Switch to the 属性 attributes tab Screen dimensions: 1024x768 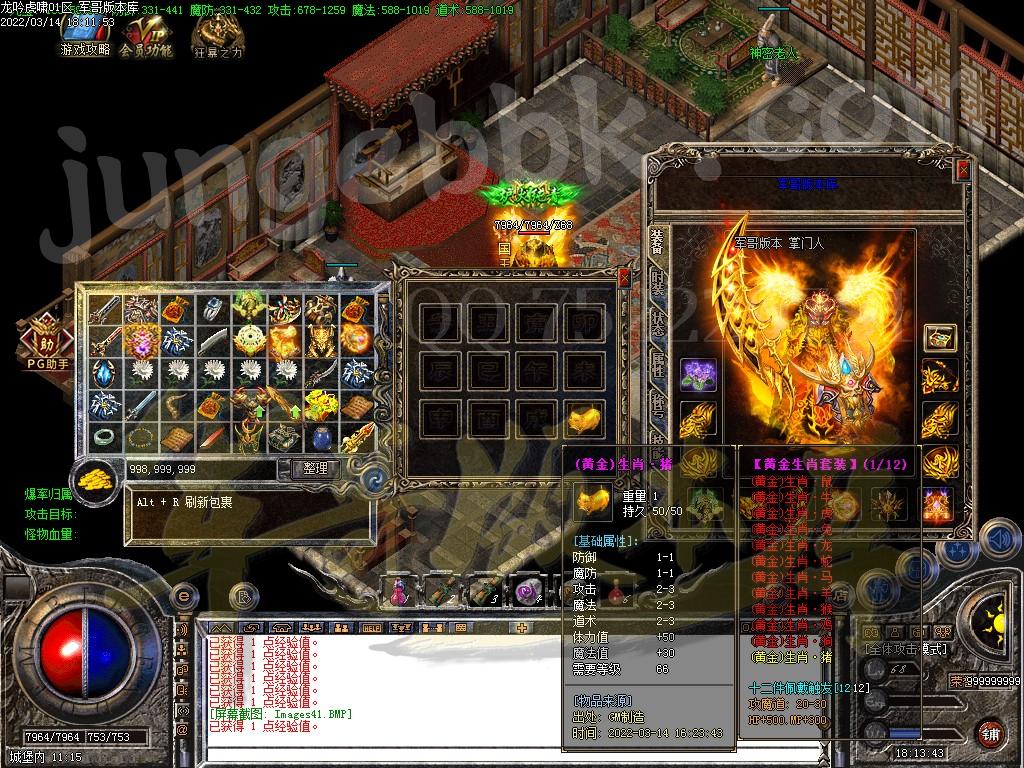click(x=657, y=365)
